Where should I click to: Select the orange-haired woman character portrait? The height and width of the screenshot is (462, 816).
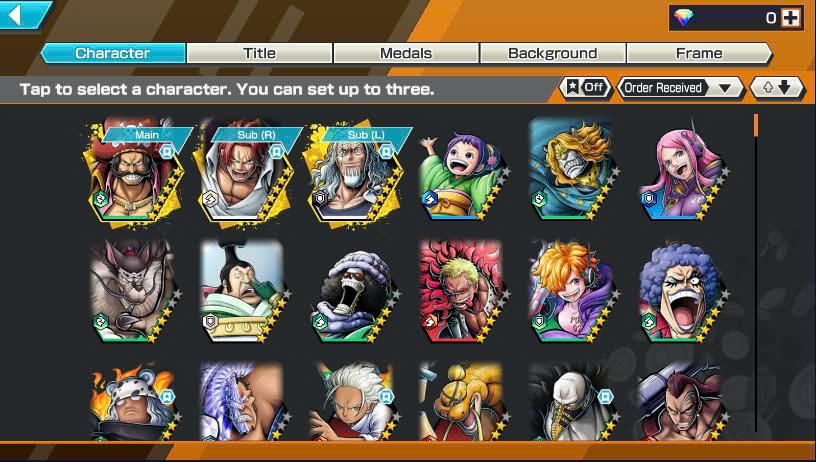pyautogui.click(x=571, y=289)
